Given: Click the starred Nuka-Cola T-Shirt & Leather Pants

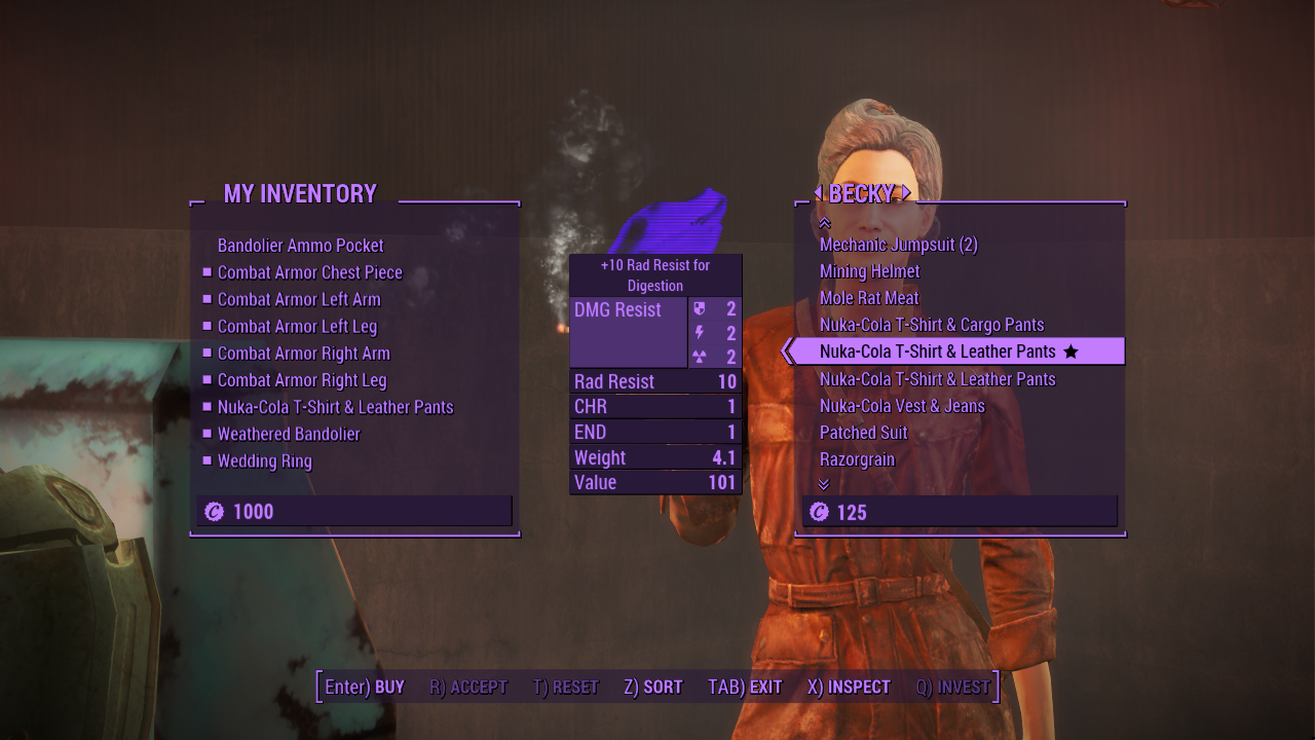Looking at the screenshot, I should [937, 352].
